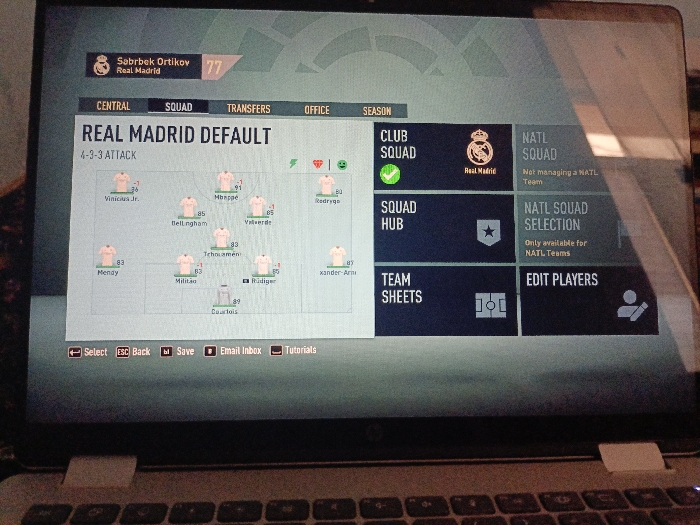Screen dimensions: 700x525
Task: Open the Transfers tab
Action: (x=248, y=109)
